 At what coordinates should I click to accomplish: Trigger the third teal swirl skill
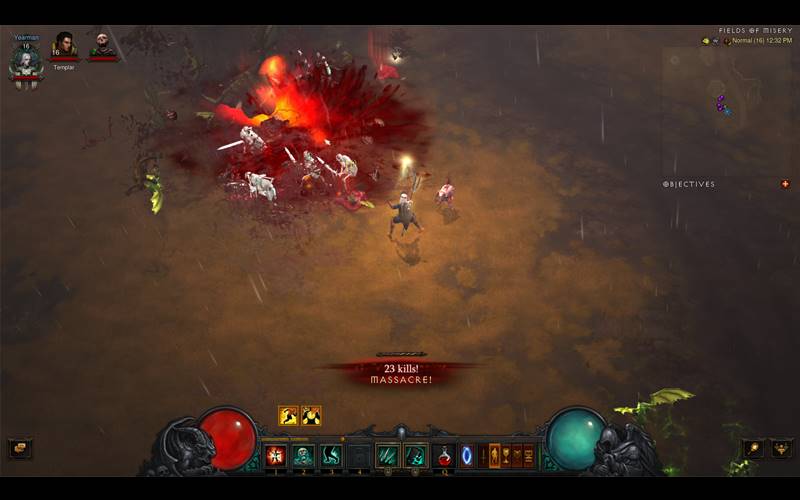tap(331, 456)
